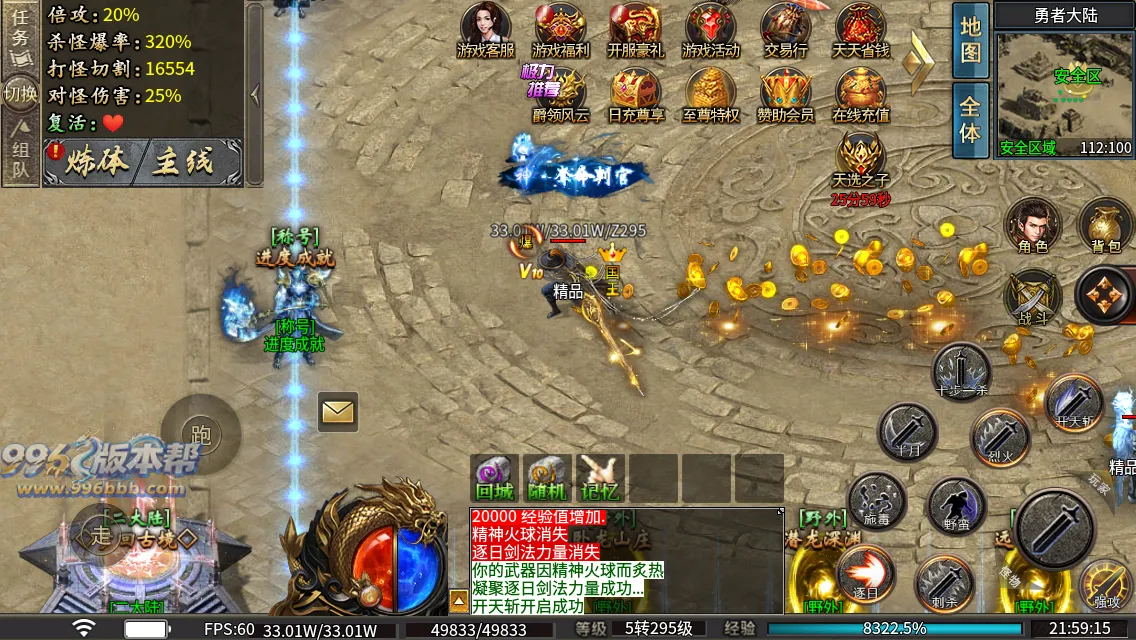The image size is (1136, 640).
Task: Use the 烈火 flame sword skill
Action: pyautogui.click(x=1000, y=437)
